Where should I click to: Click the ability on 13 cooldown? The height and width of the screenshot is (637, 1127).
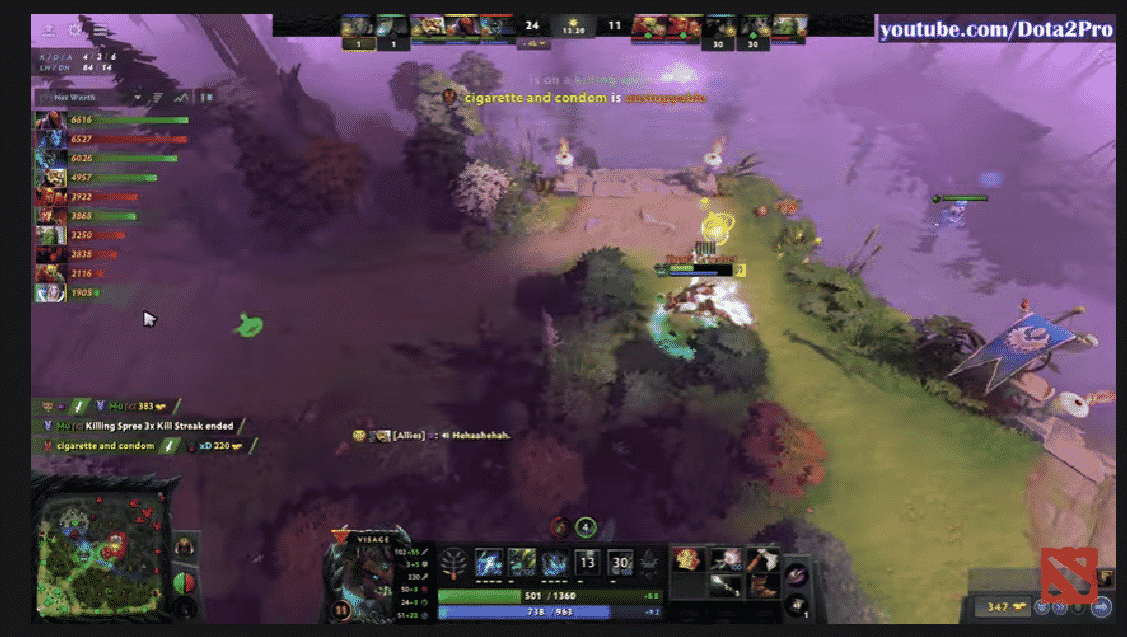(x=588, y=562)
